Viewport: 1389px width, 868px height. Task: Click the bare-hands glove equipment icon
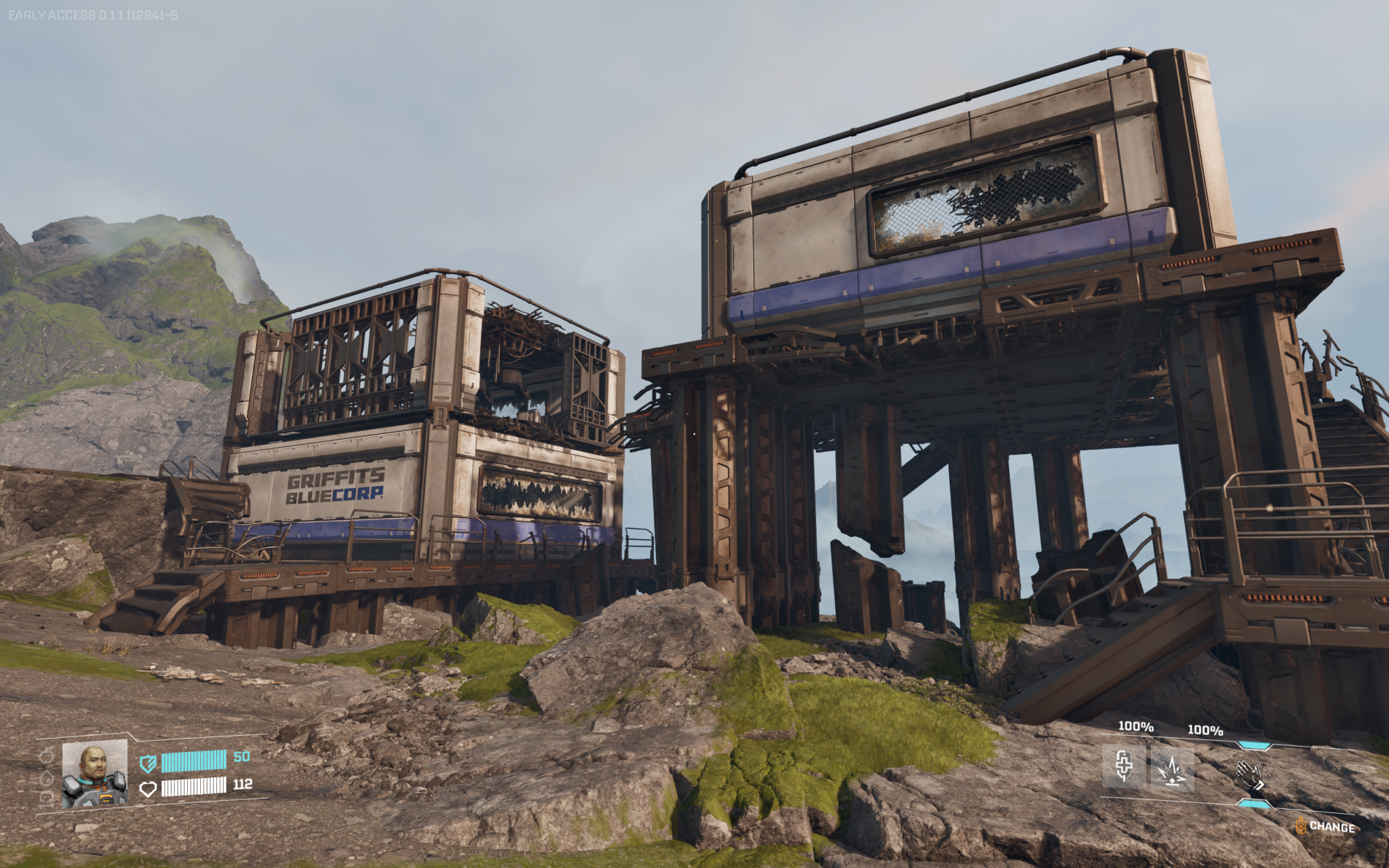pyautogui.click(x=1250, y=774)
